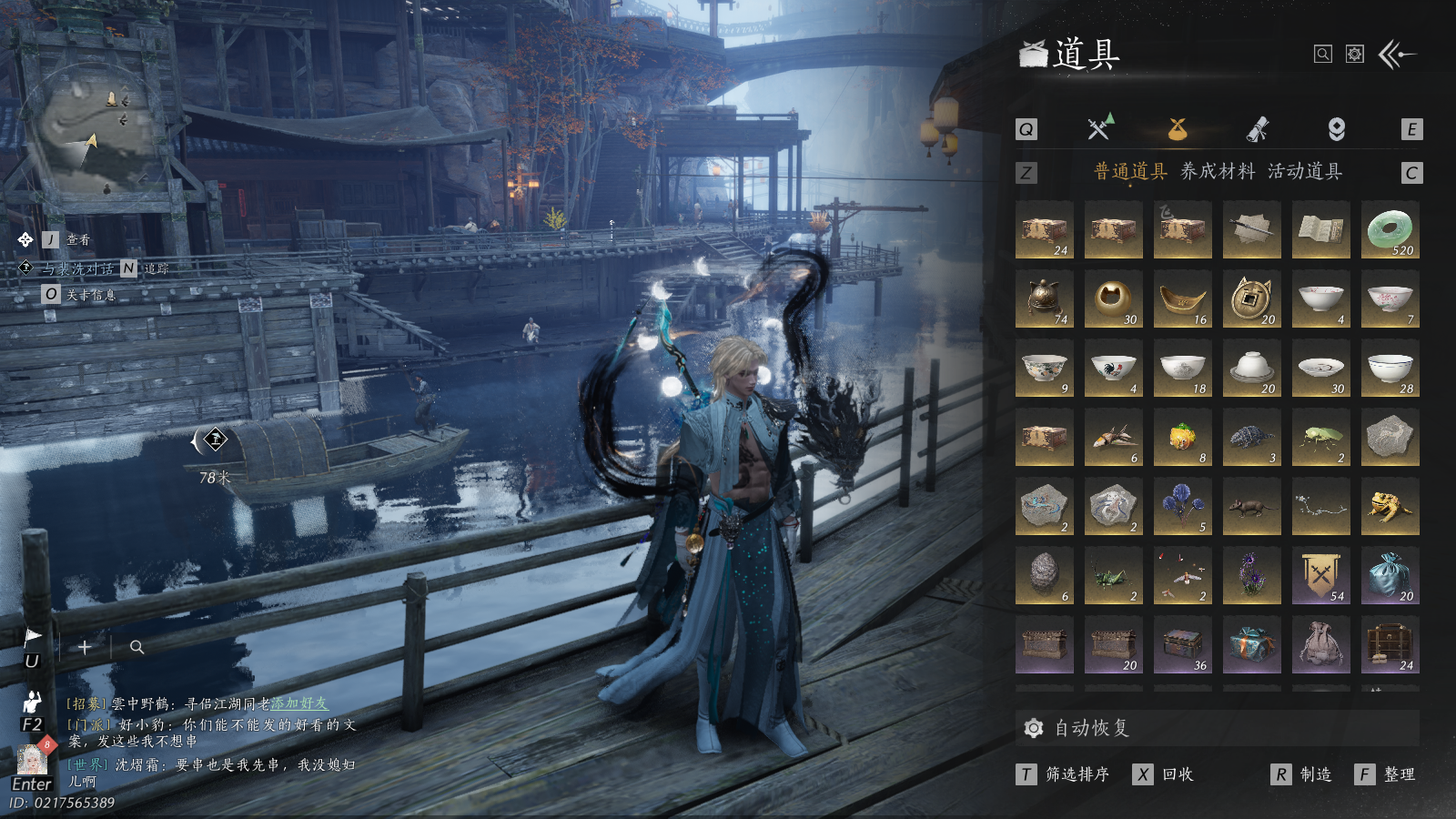Open the inventory search magnifier
Viewport: 1456px width, 819px height.
(x=1323, y=55)
